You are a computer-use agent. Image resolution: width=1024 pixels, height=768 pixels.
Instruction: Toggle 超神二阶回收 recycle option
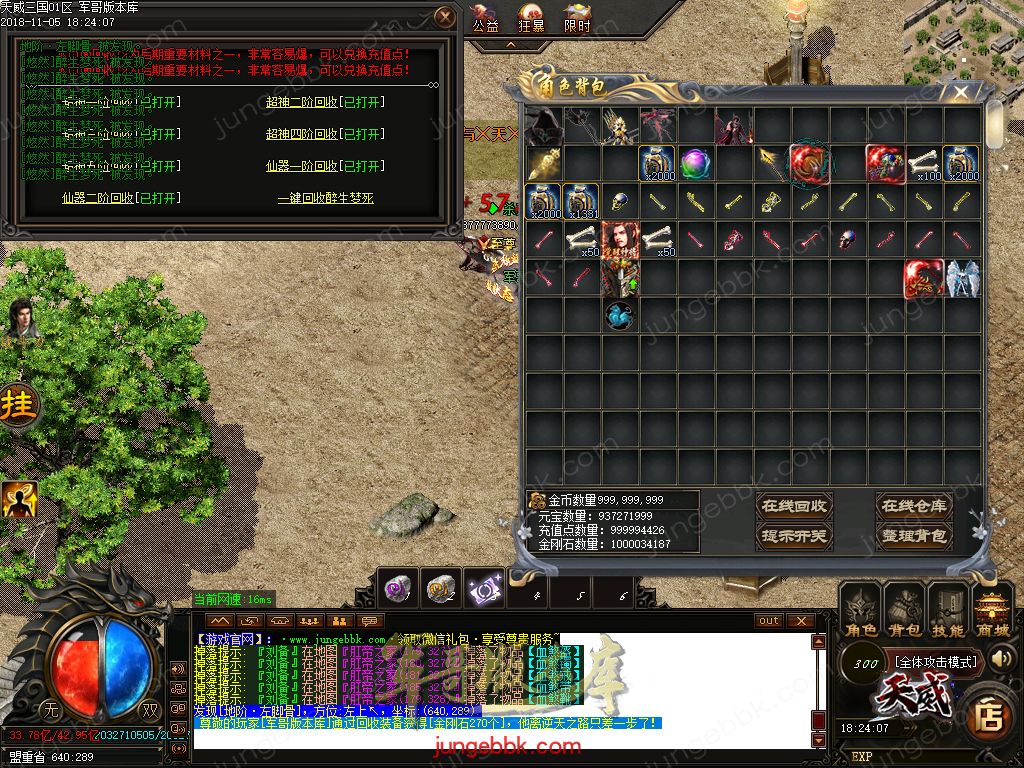coord(325,102)
